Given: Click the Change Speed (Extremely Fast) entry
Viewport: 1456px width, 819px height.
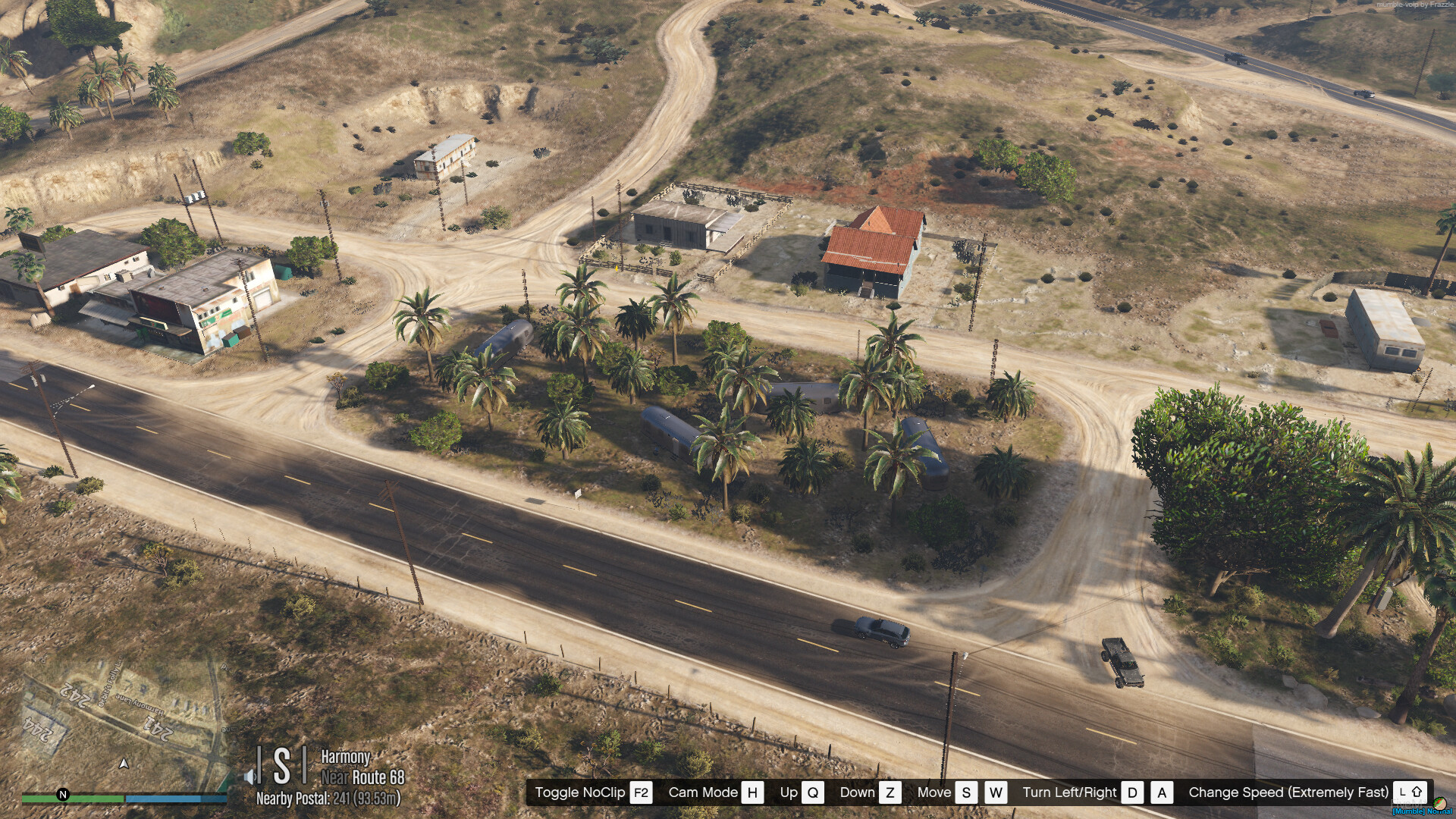Looking at the screenshot, I should tap(1288, 792).
